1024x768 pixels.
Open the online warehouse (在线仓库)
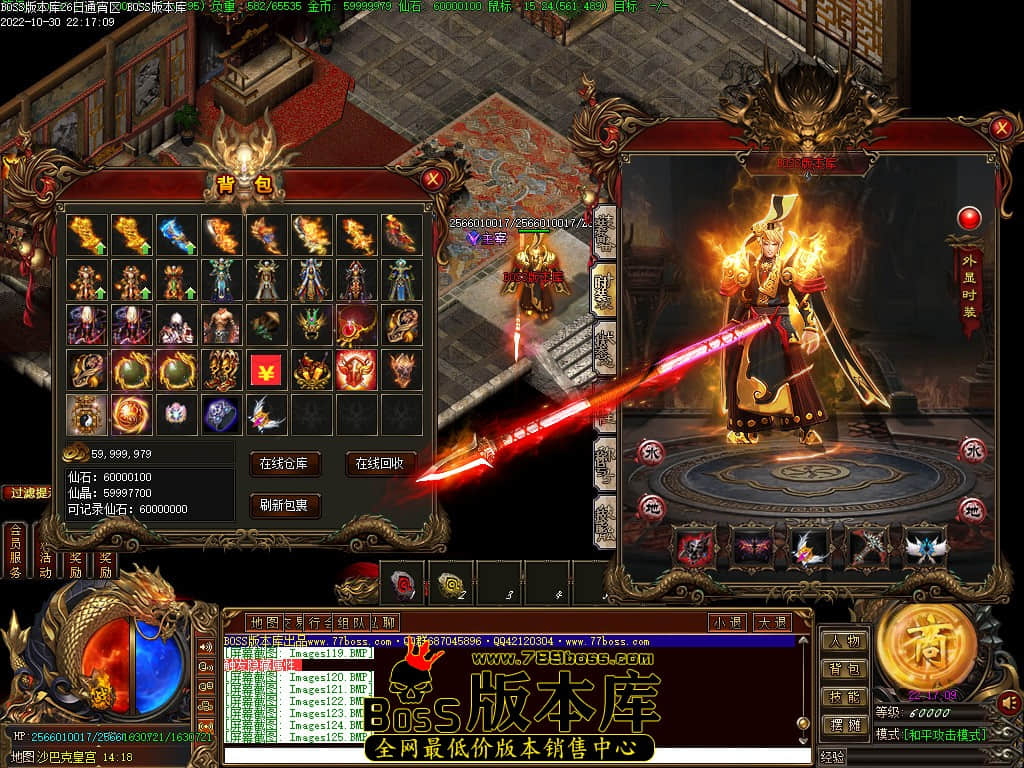tap(285, 464)
